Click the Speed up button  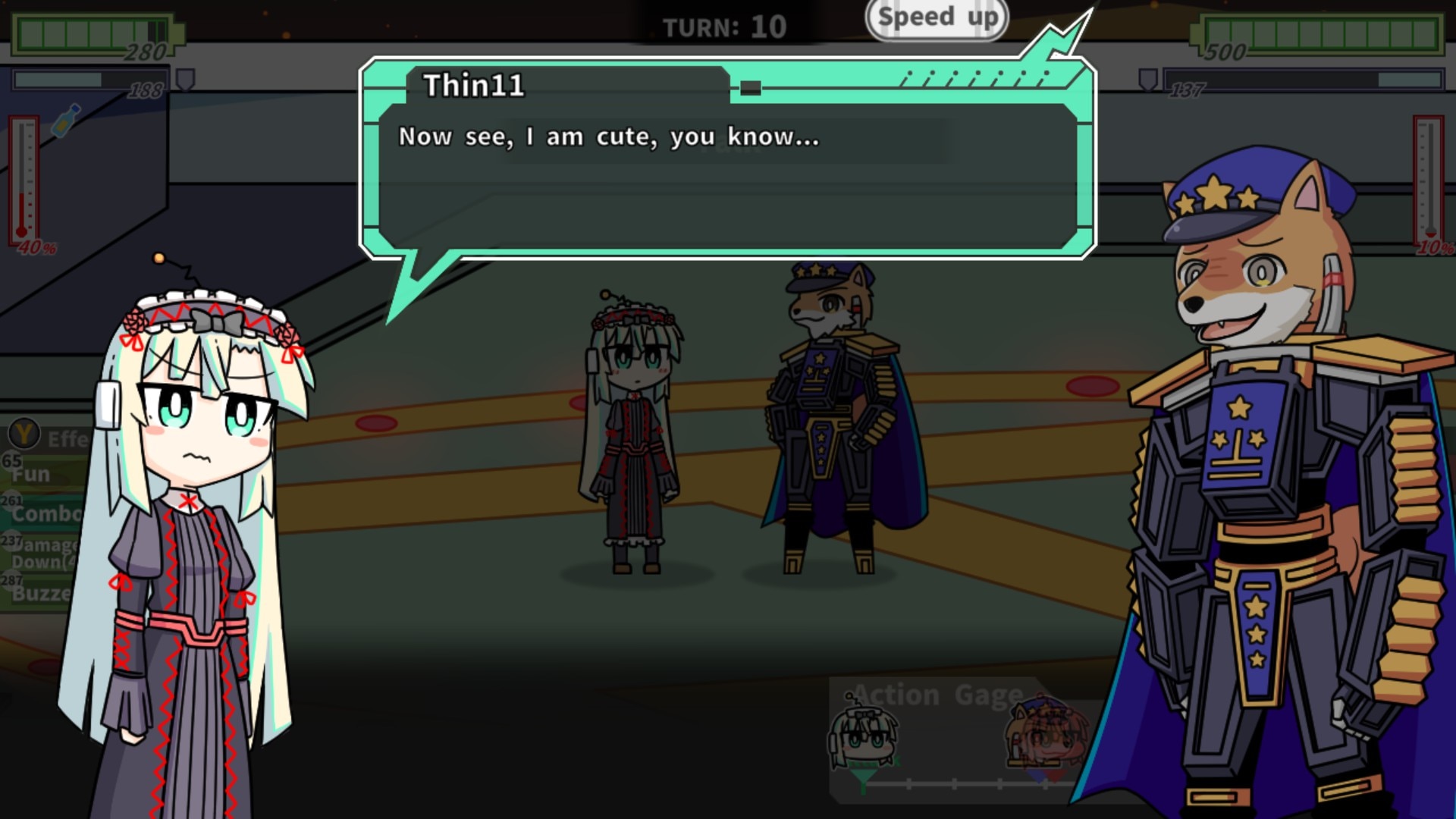point(937,18)
